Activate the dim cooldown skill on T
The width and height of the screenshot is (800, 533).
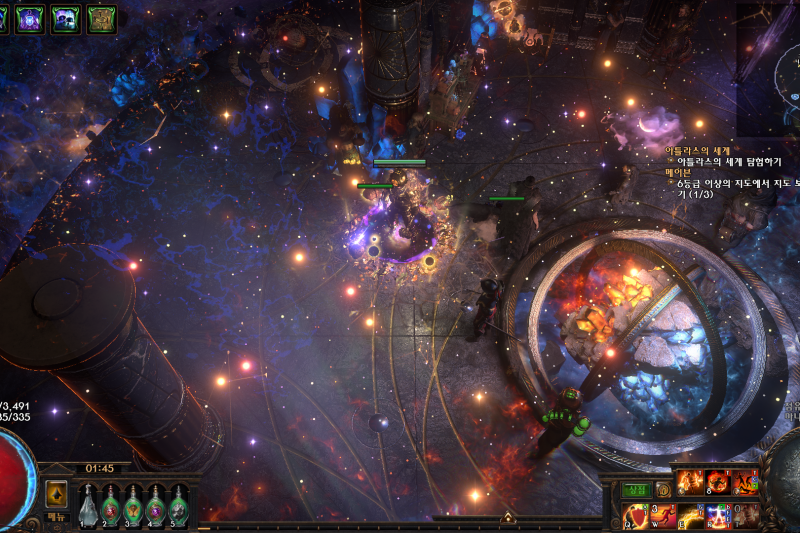pos(745,516)
